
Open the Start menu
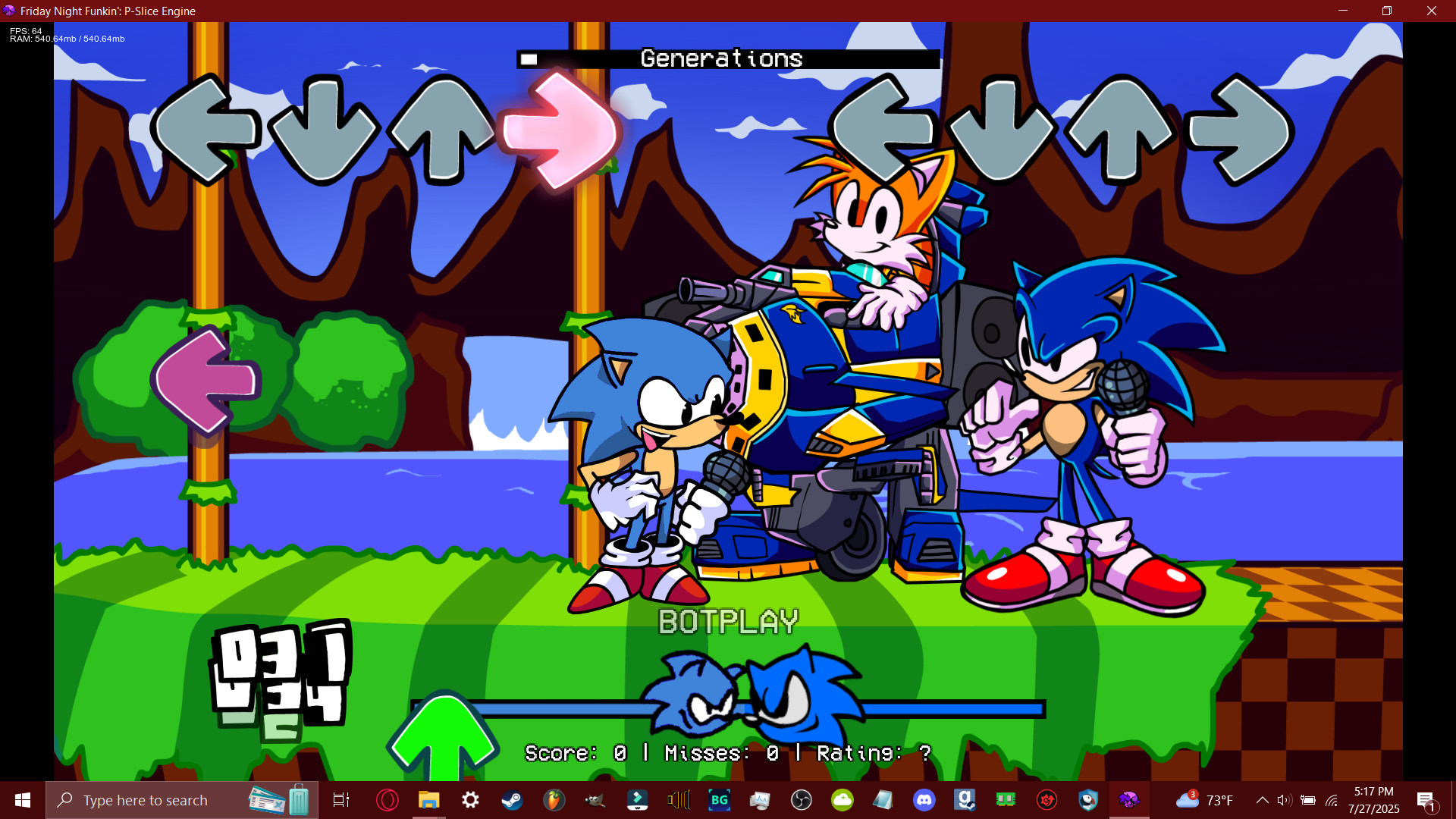[21, 799]
